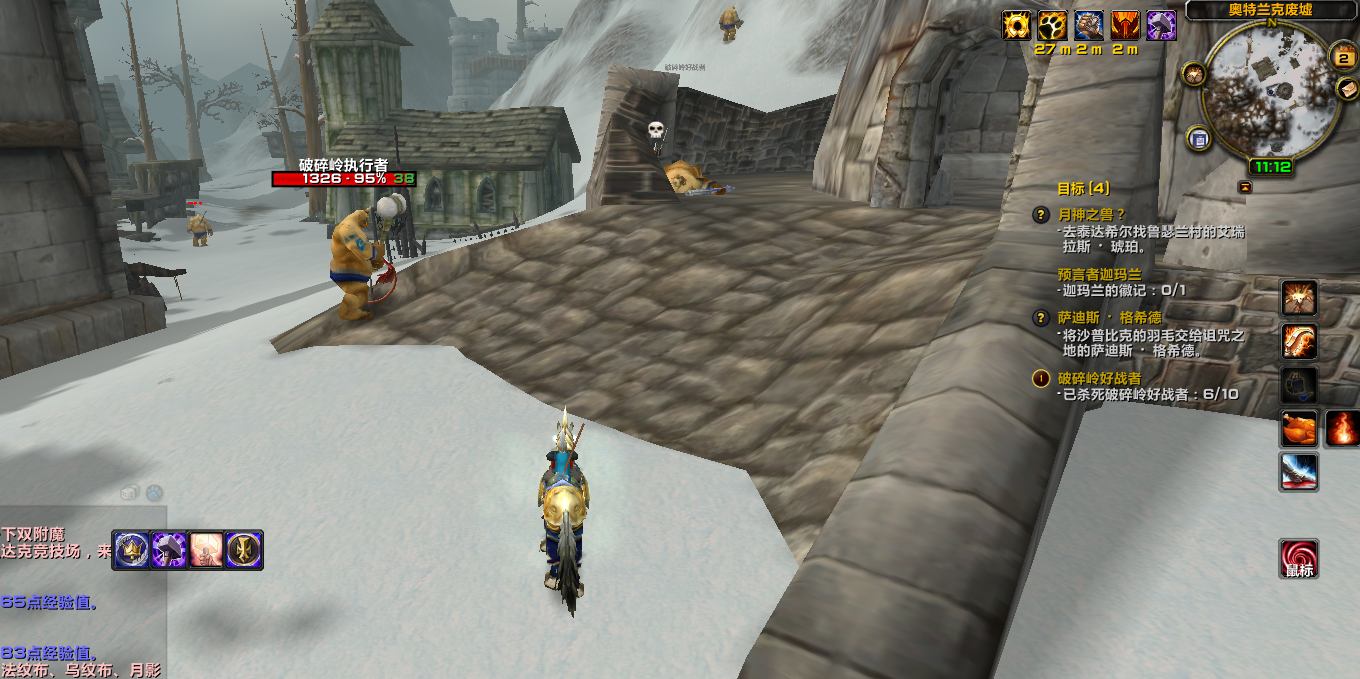The width and height of the screenshot is (1360, 679).
Task: Activate the flame ability beside the chicken
Action: pos(1342,429)
